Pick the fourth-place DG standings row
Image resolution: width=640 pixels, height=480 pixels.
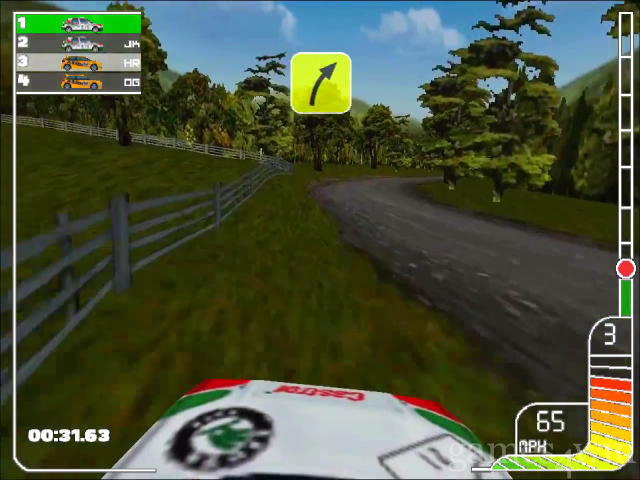pyautogui.click(x=78, y=81)
